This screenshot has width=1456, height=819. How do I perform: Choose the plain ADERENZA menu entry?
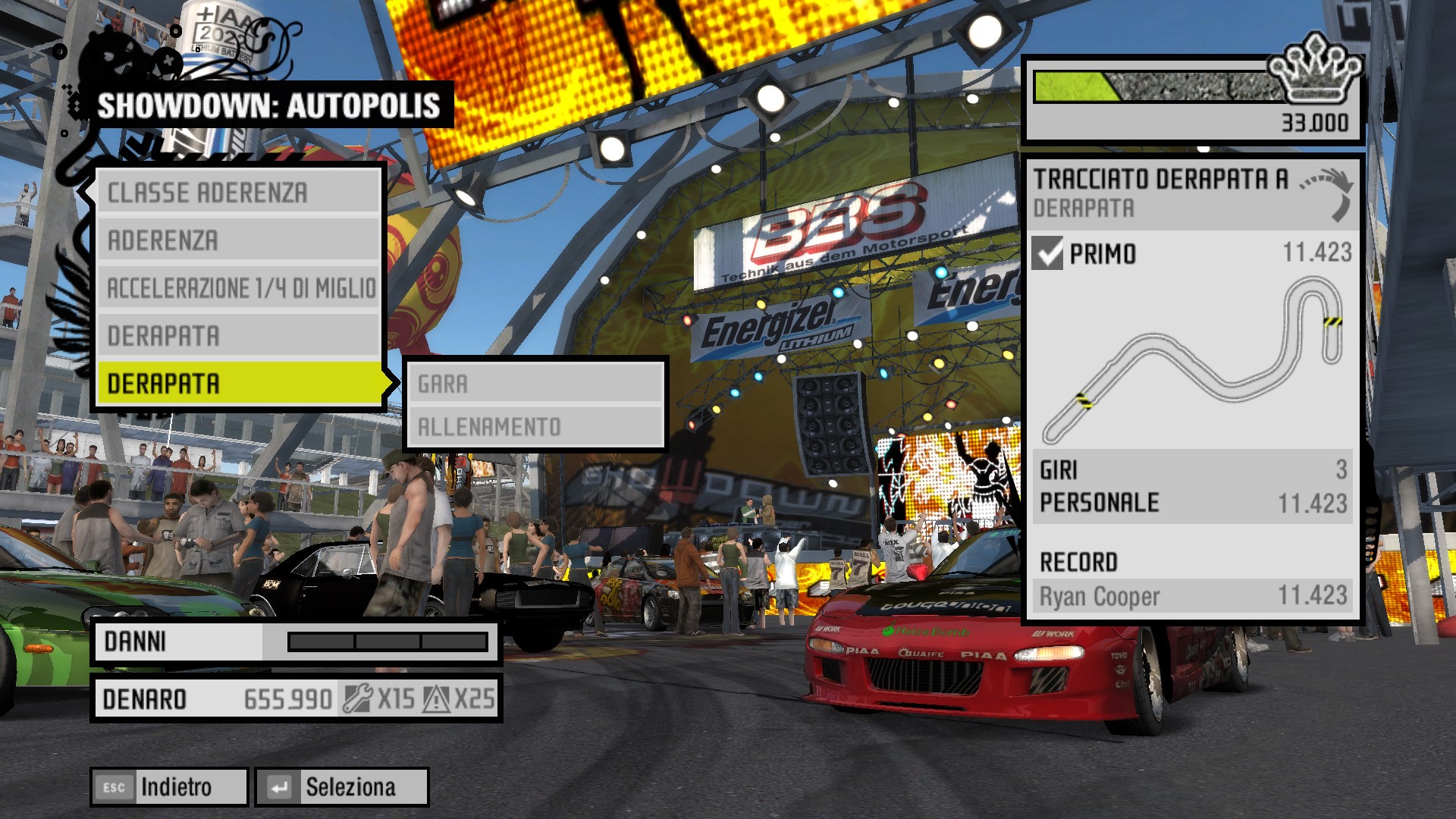coord(238,240)
